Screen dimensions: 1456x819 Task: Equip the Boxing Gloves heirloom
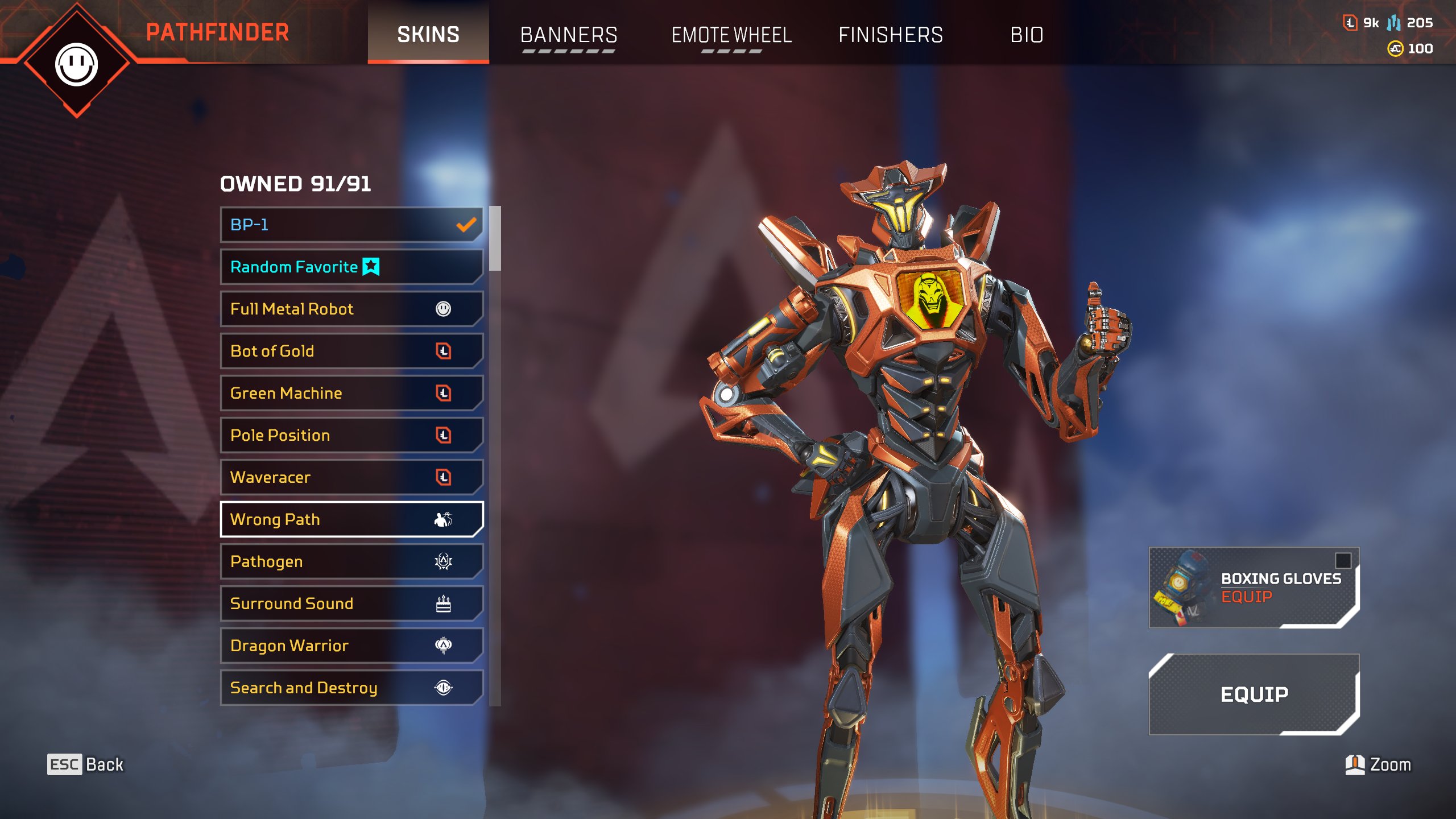1254,588
